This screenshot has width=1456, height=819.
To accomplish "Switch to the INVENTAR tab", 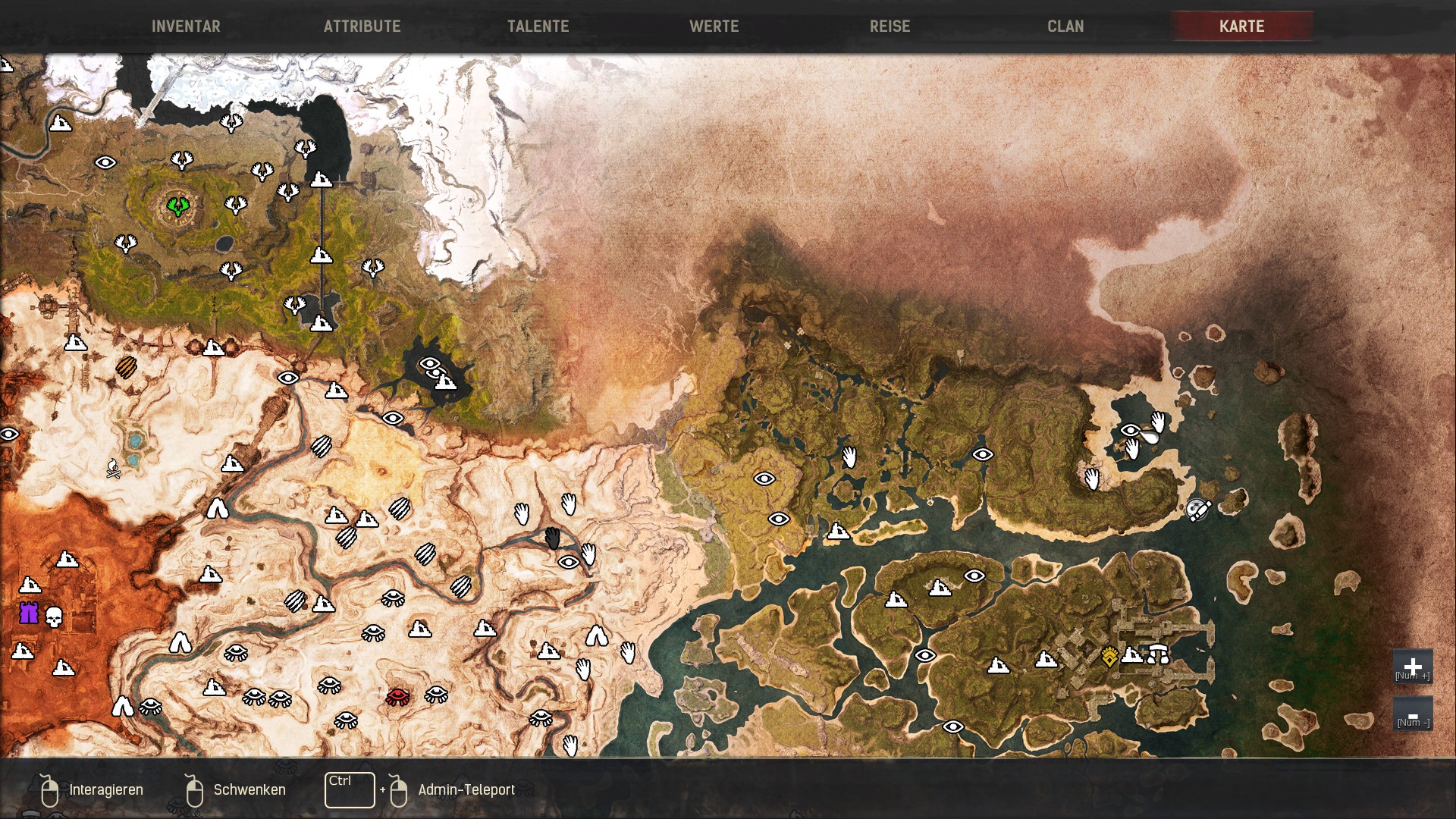I will pos(186,27).
